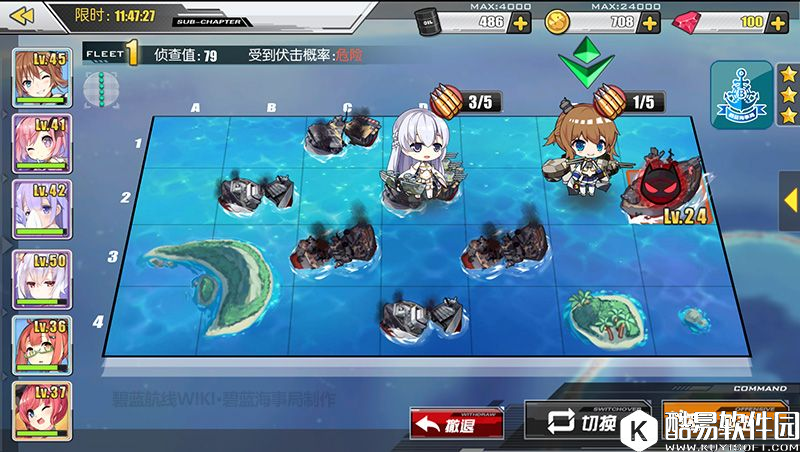Image resolution: width=800 pixels, height=452 pixels.
Task: Tap the Lv.37 ship portrait
Action: tap(40, 409)
